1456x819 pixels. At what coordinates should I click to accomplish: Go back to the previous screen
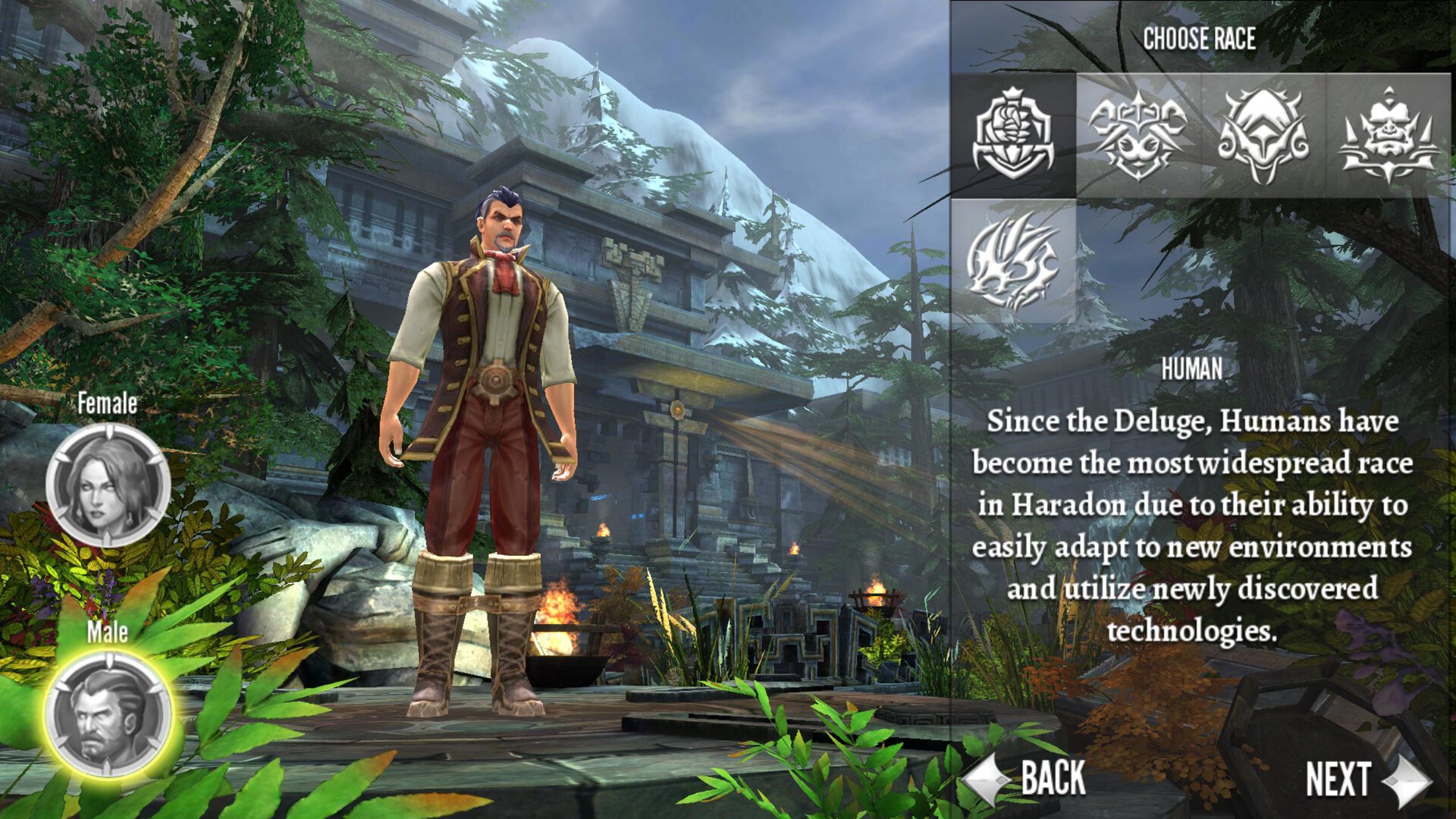click(1027, 778)
